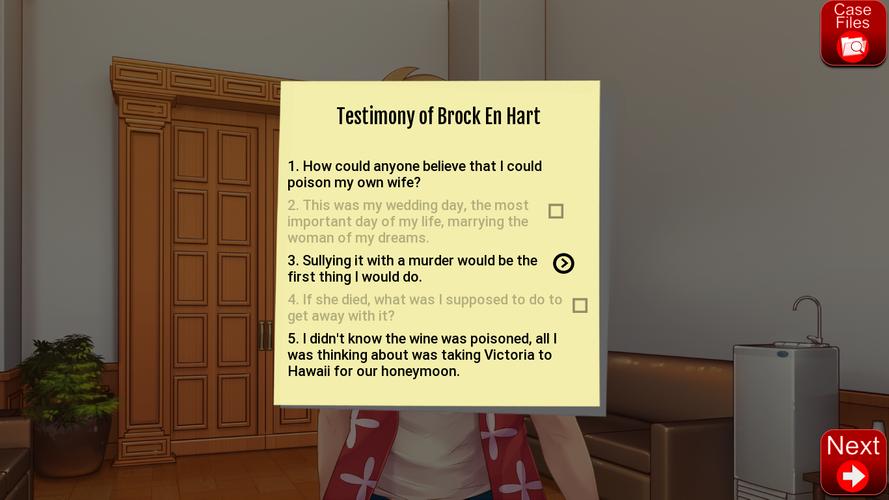Click the circled arrow next to statement 3
This screenshot has height=500, width=889.
click(564, 263)
